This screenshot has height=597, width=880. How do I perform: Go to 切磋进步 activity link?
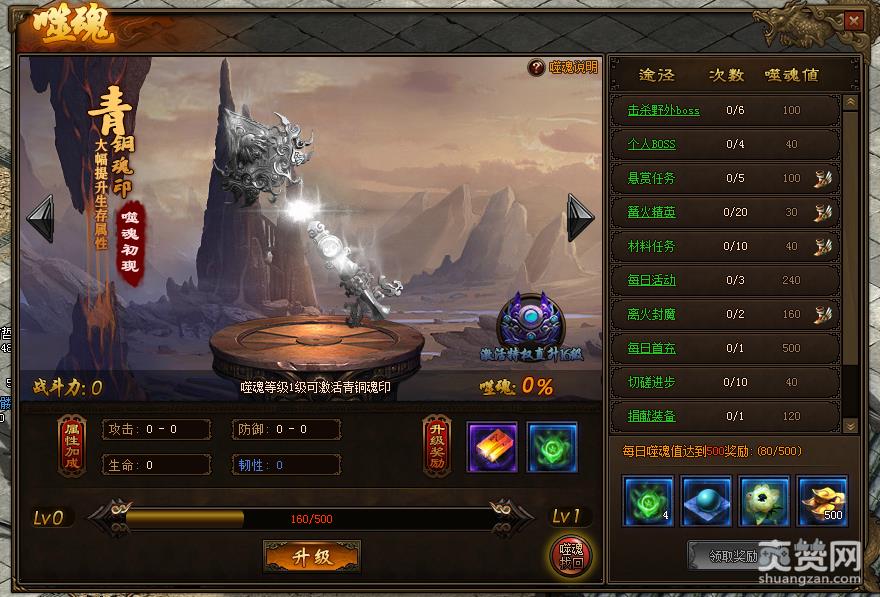tap(651, 382)
